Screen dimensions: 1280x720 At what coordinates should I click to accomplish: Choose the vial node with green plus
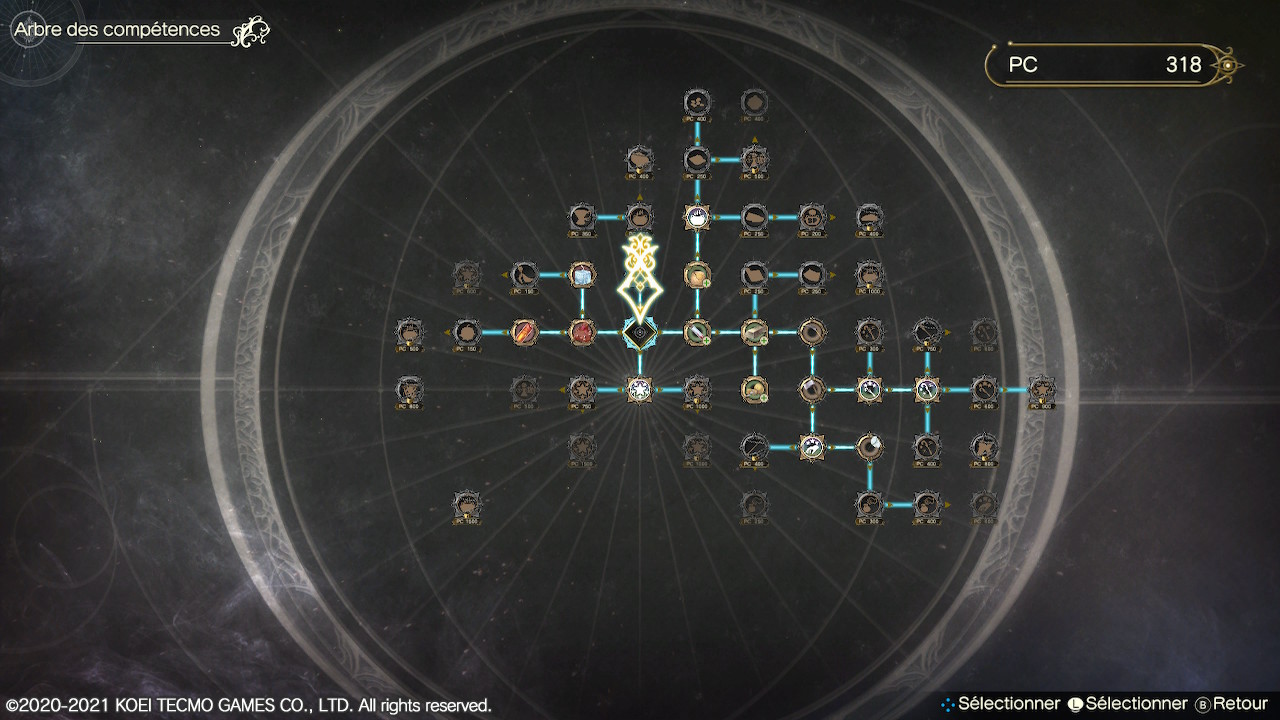697,332
